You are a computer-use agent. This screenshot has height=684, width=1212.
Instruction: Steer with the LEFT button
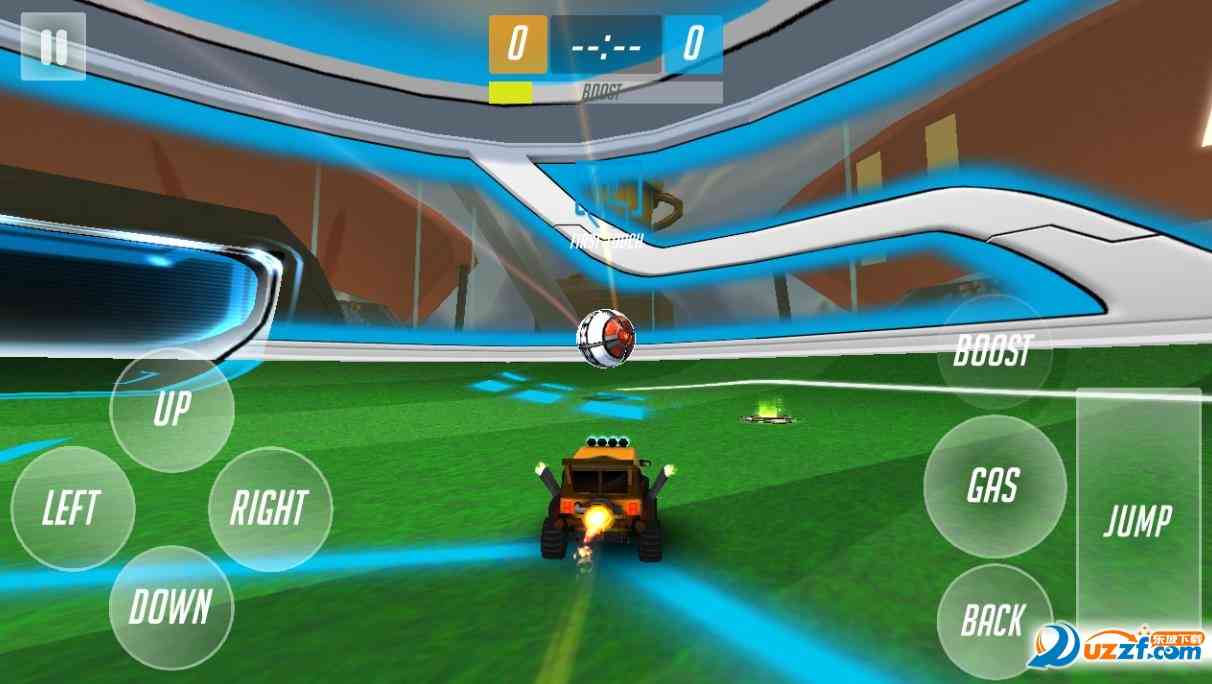73,508
